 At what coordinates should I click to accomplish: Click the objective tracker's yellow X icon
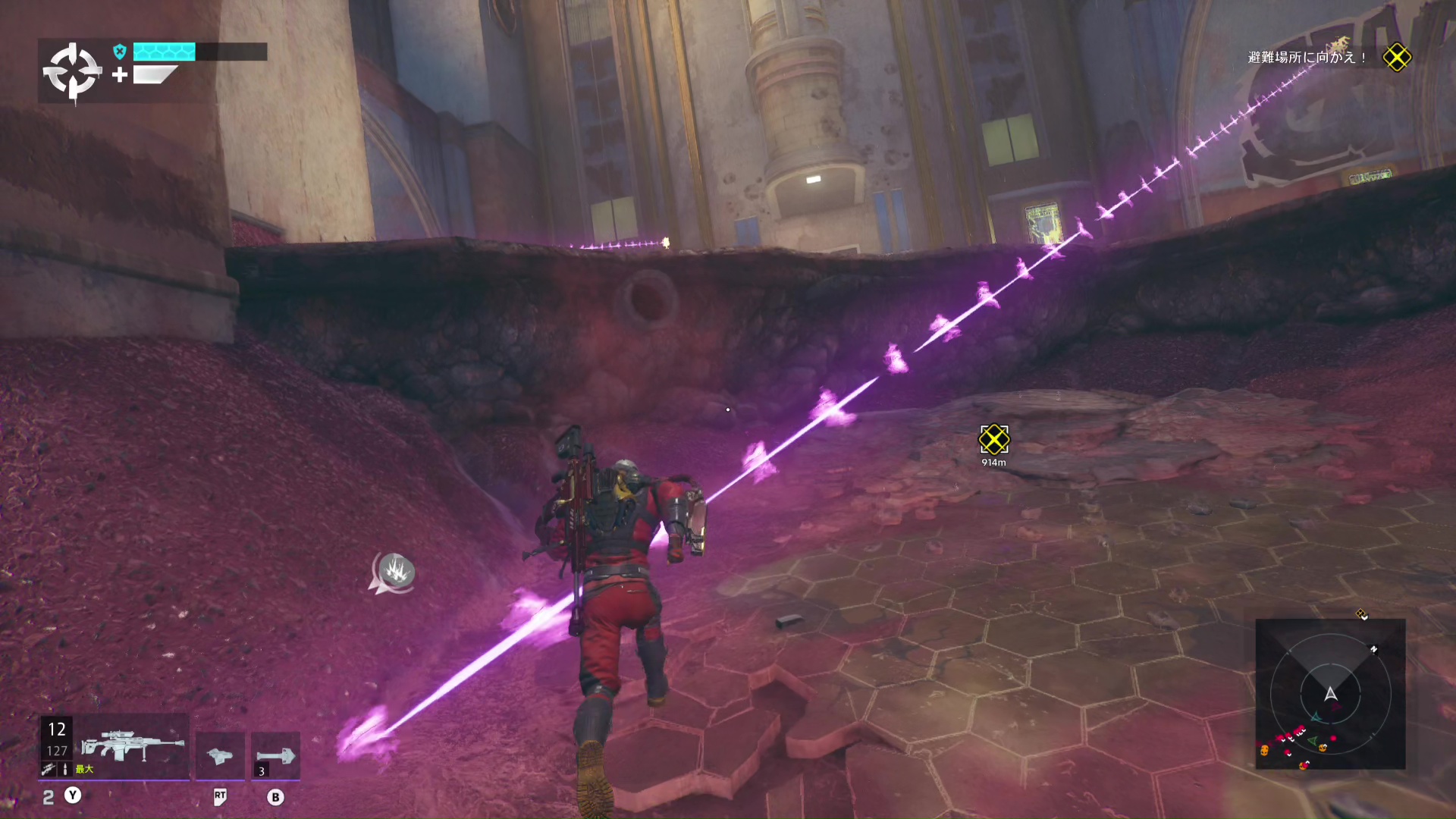click(1397, 58)
